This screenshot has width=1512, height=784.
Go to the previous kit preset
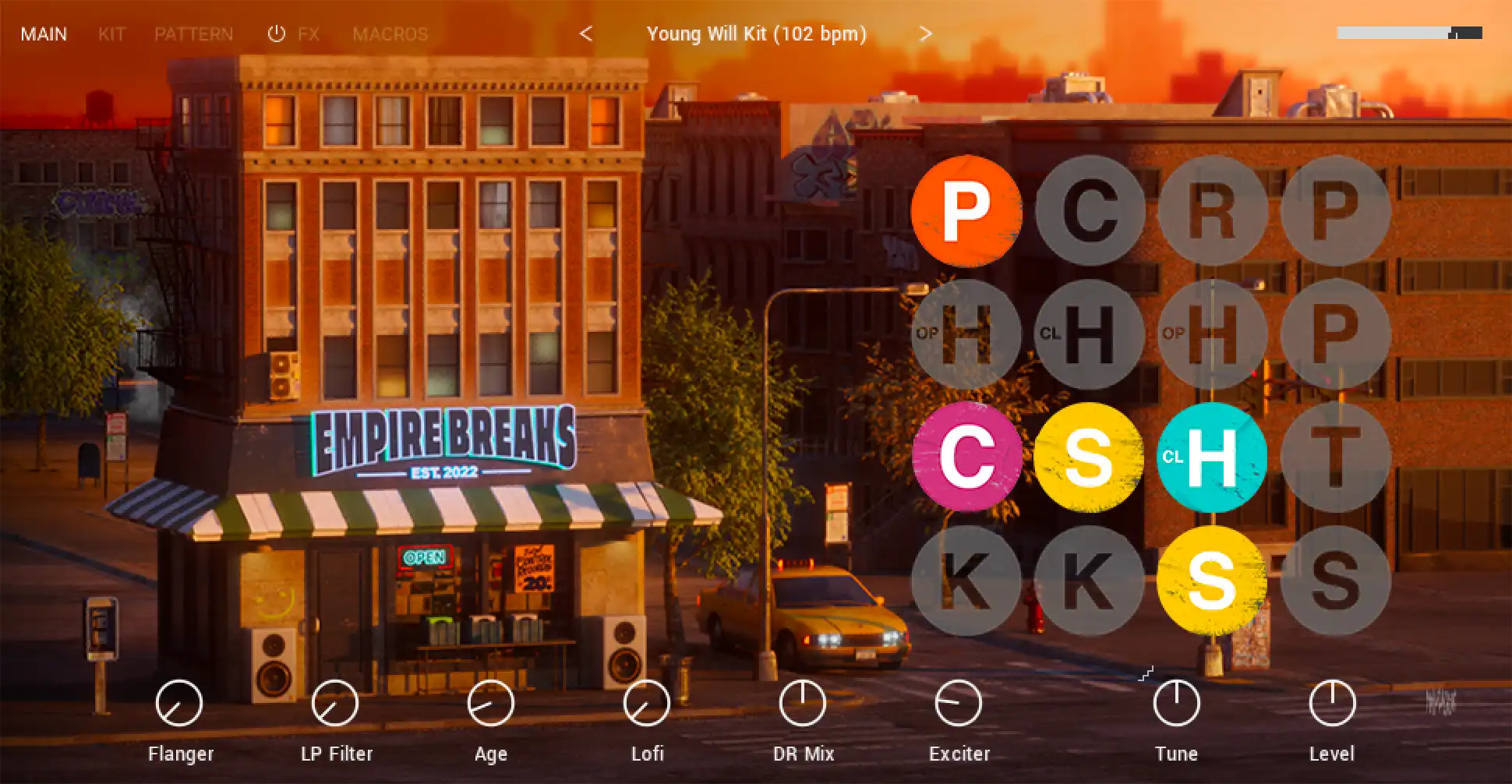(x=586, y=34)
